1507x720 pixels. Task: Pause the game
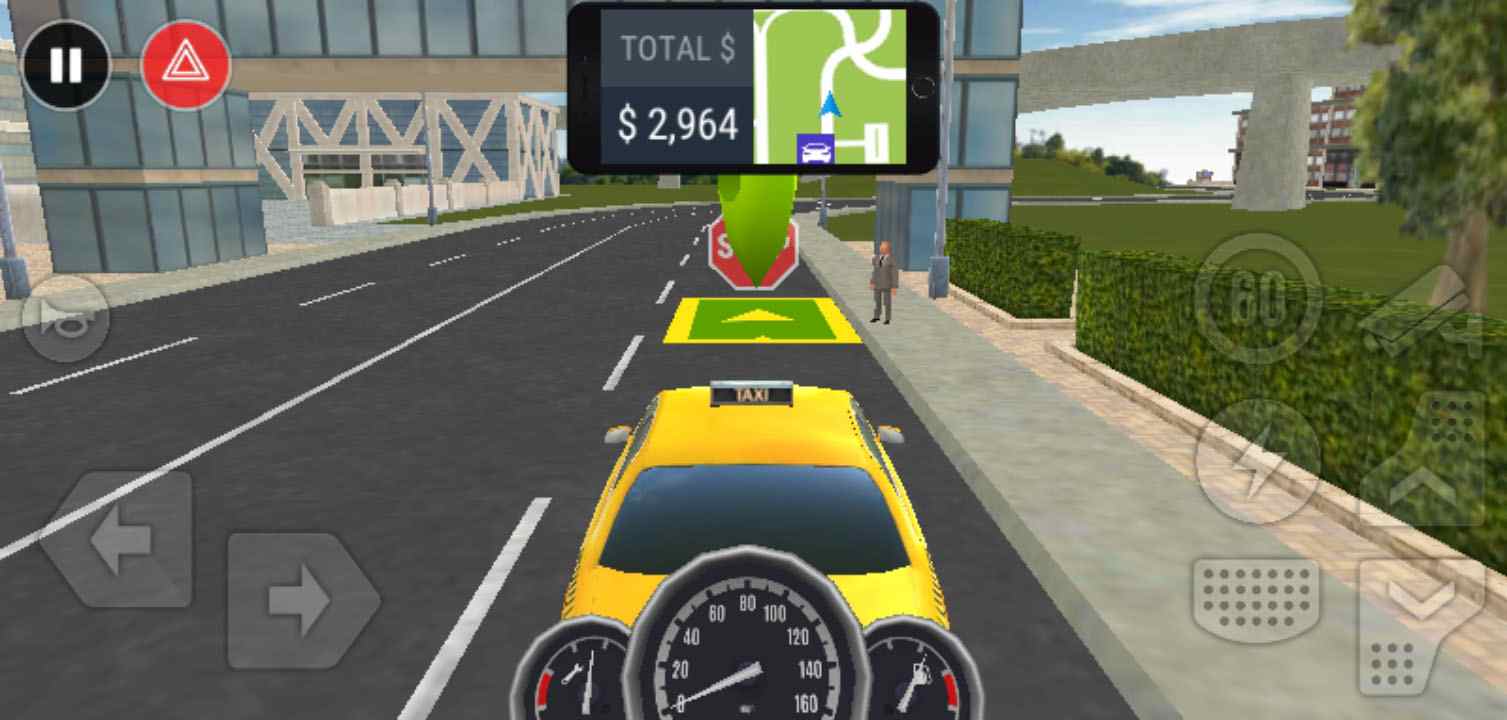pos(65,65)
